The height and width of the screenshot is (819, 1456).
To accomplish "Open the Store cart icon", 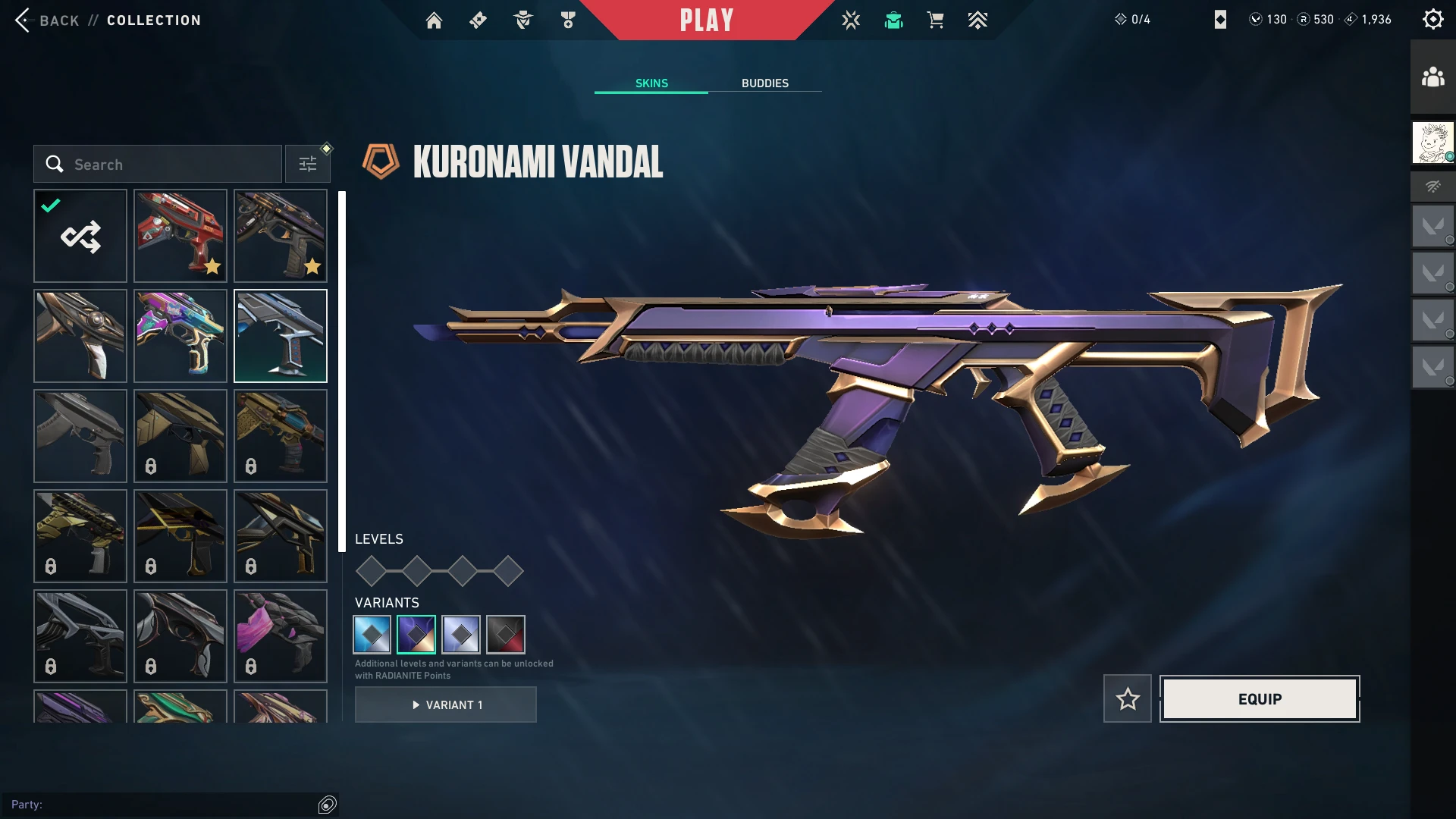I will [935, 20].
